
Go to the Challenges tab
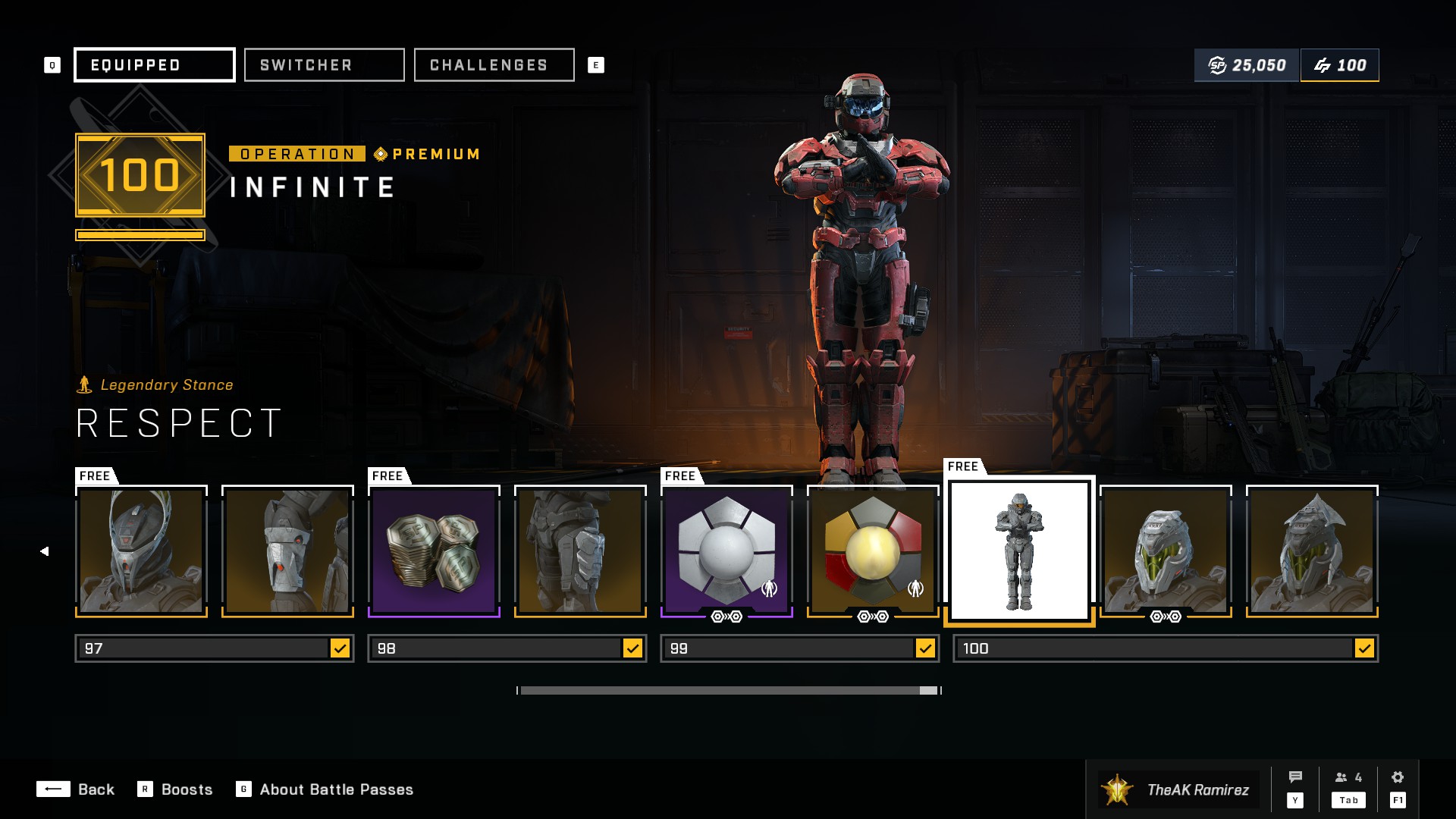coord(494,65)
